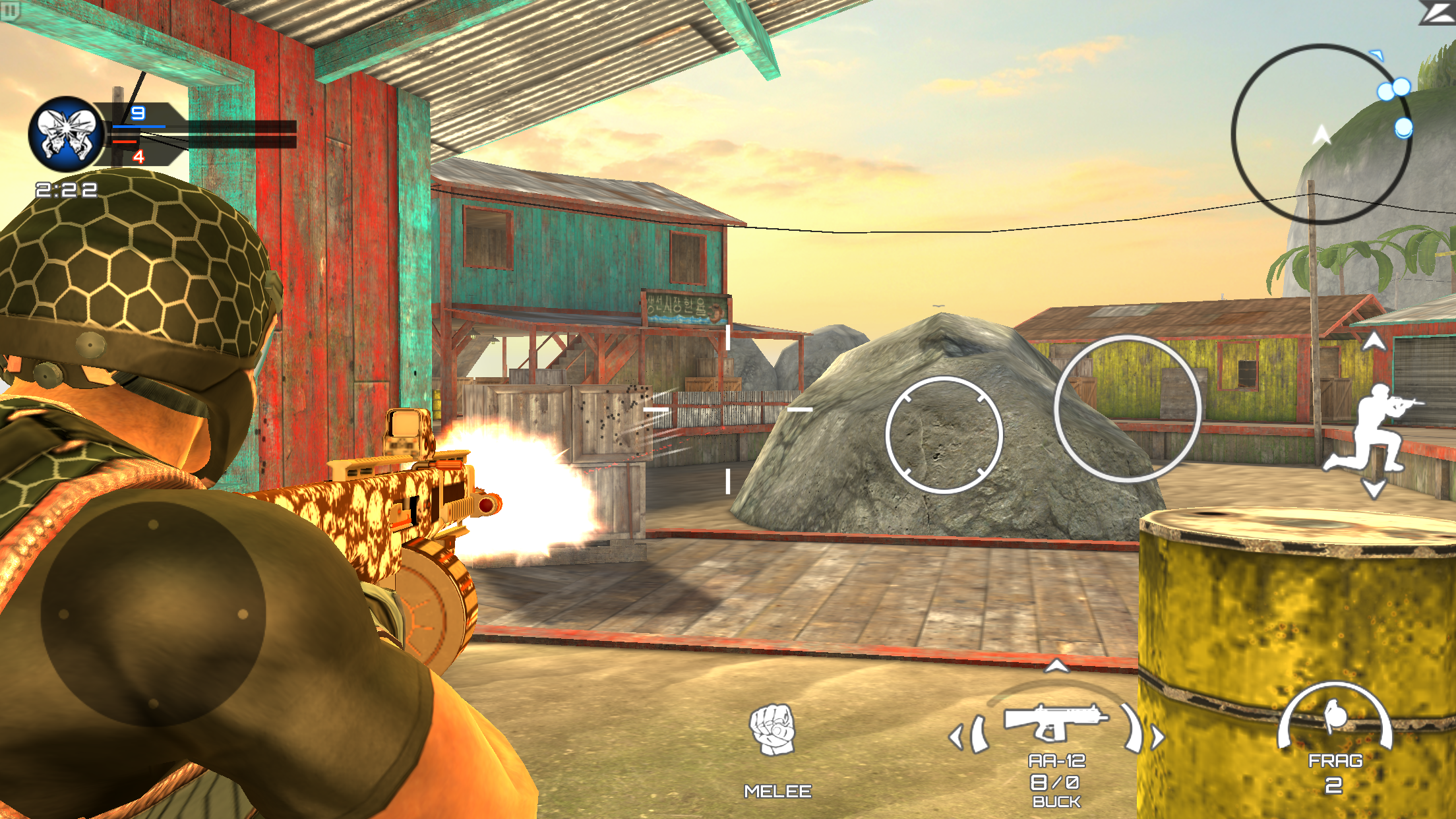Tap the fire button ring with tick marks
This screenshot has height=819, width=1456.
[x=944, y=435]
